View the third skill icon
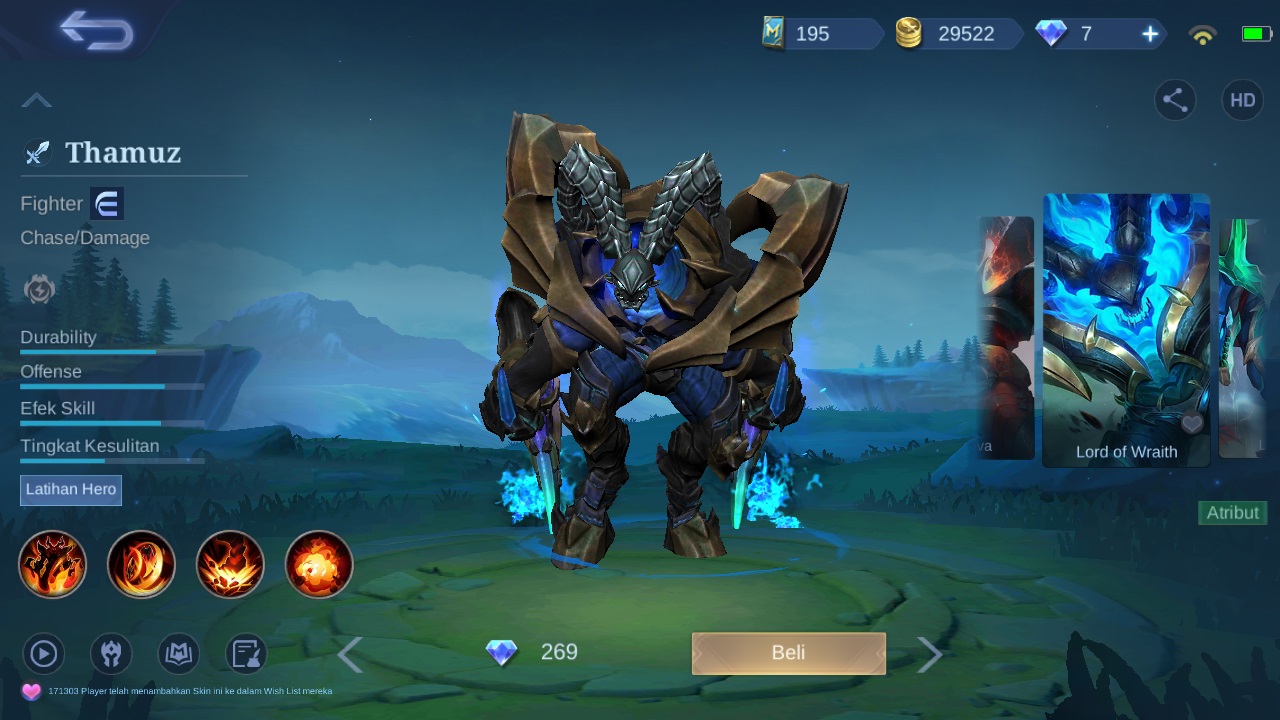1280x720 pixels. pos(230,564)
